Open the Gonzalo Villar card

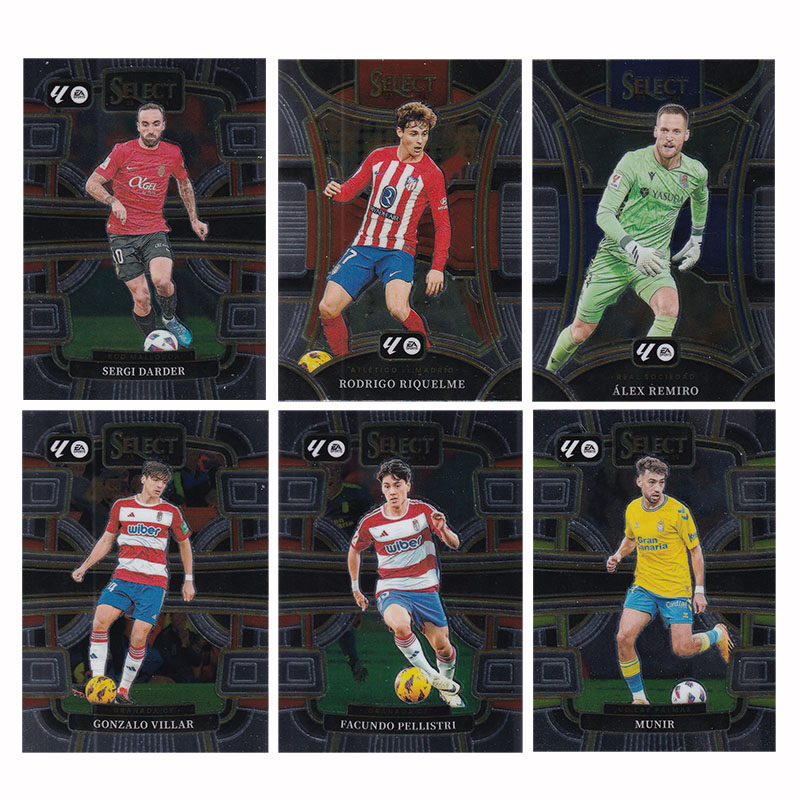click(145, 580)
